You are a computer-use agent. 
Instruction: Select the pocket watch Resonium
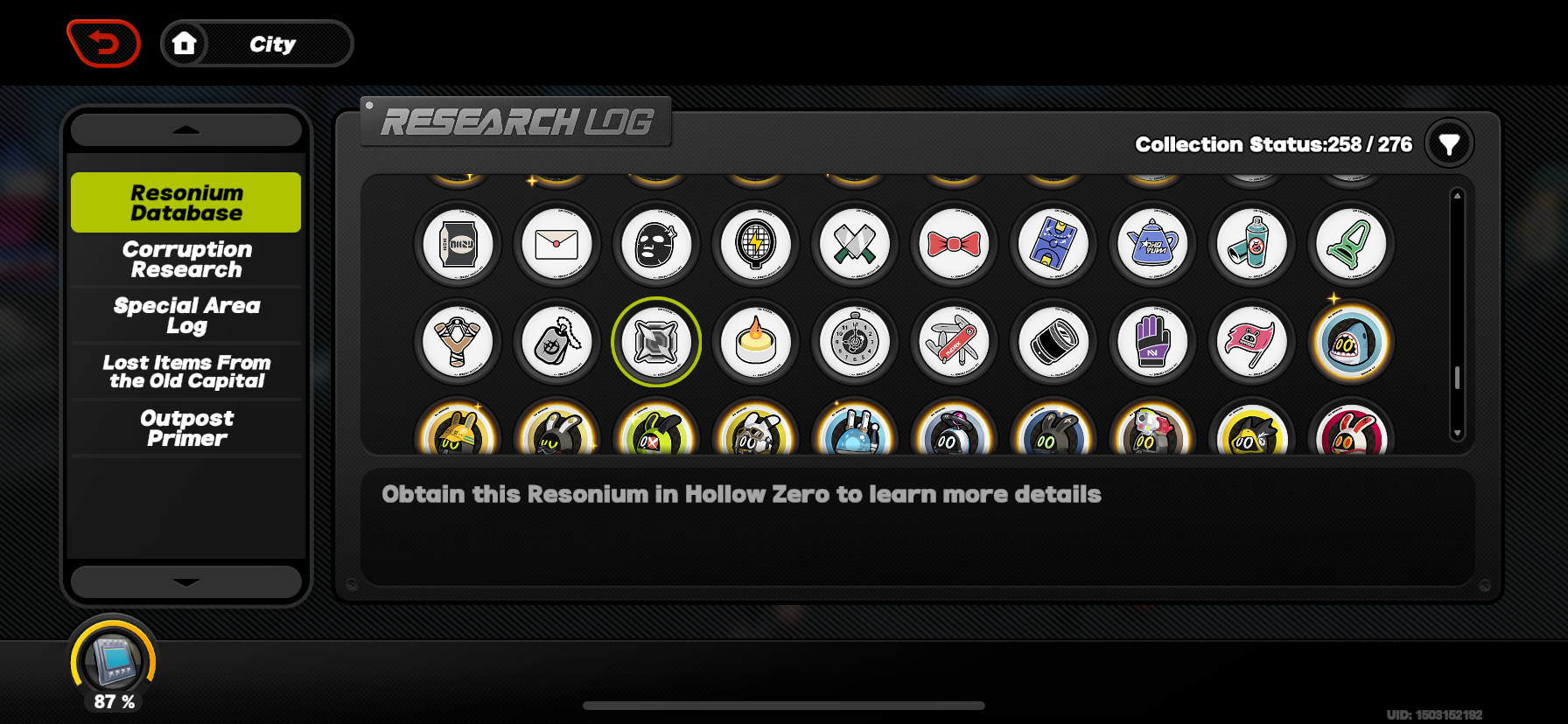(855, 343)
